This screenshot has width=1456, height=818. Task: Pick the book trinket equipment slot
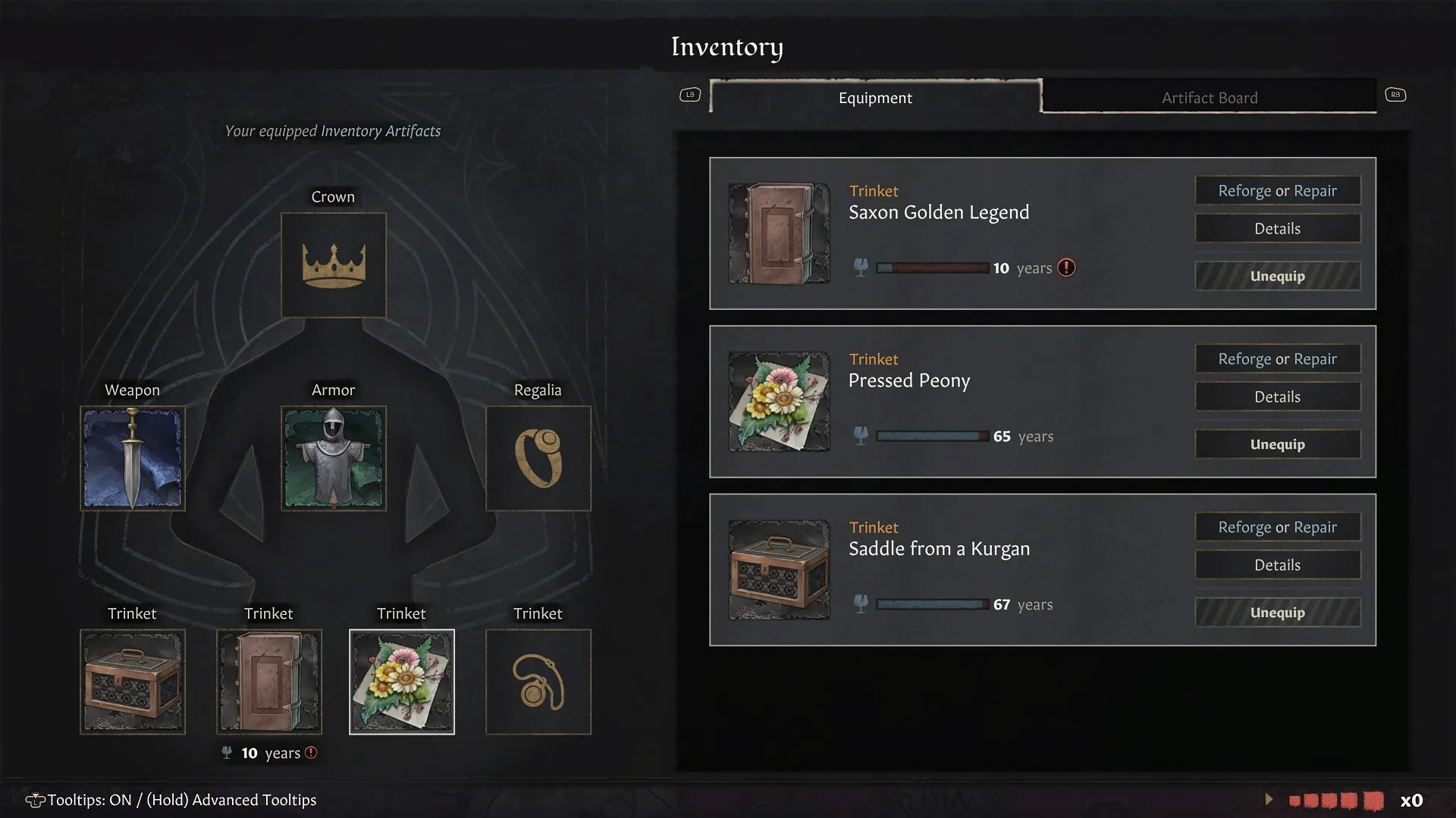pyautogui.click(x=269, y=682)
